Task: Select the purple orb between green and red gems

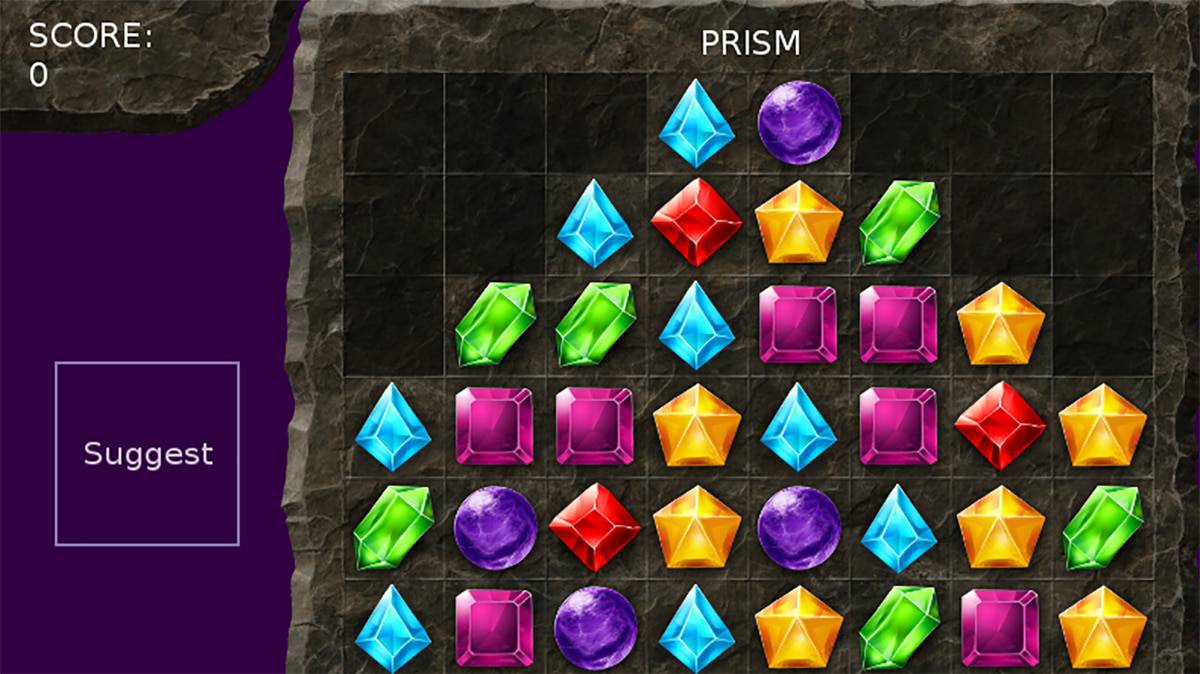Action: tap(495, 526)
